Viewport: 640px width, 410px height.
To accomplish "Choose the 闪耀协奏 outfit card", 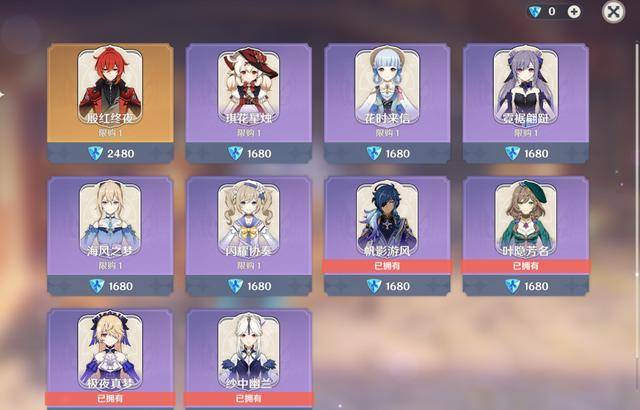I will pyautogui.click(x=248, y=233).
